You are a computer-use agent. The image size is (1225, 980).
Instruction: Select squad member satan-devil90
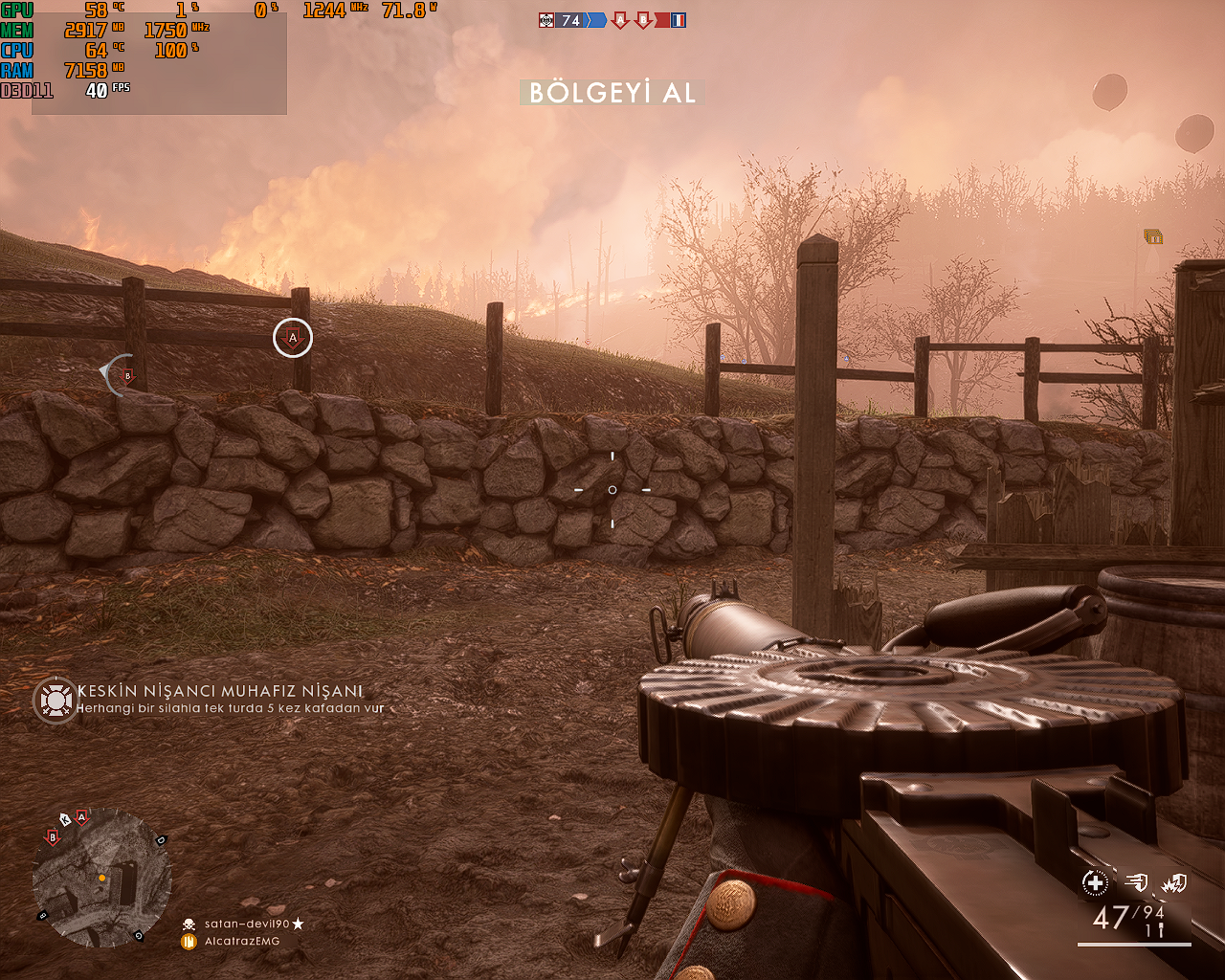[x=246, y=924]
